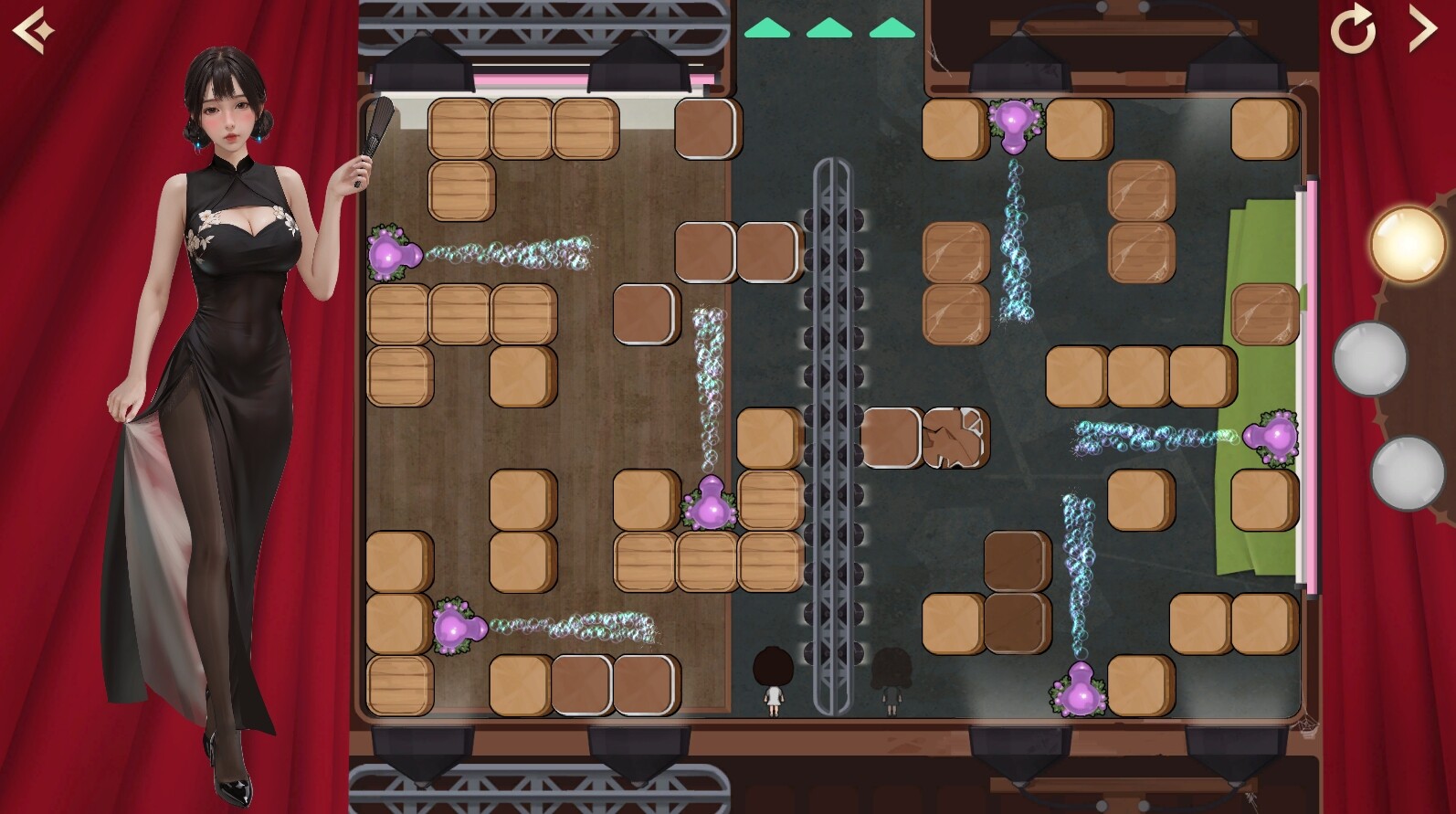
Task: Go back using the arrow in top-left corner
Action: [32, 28]
